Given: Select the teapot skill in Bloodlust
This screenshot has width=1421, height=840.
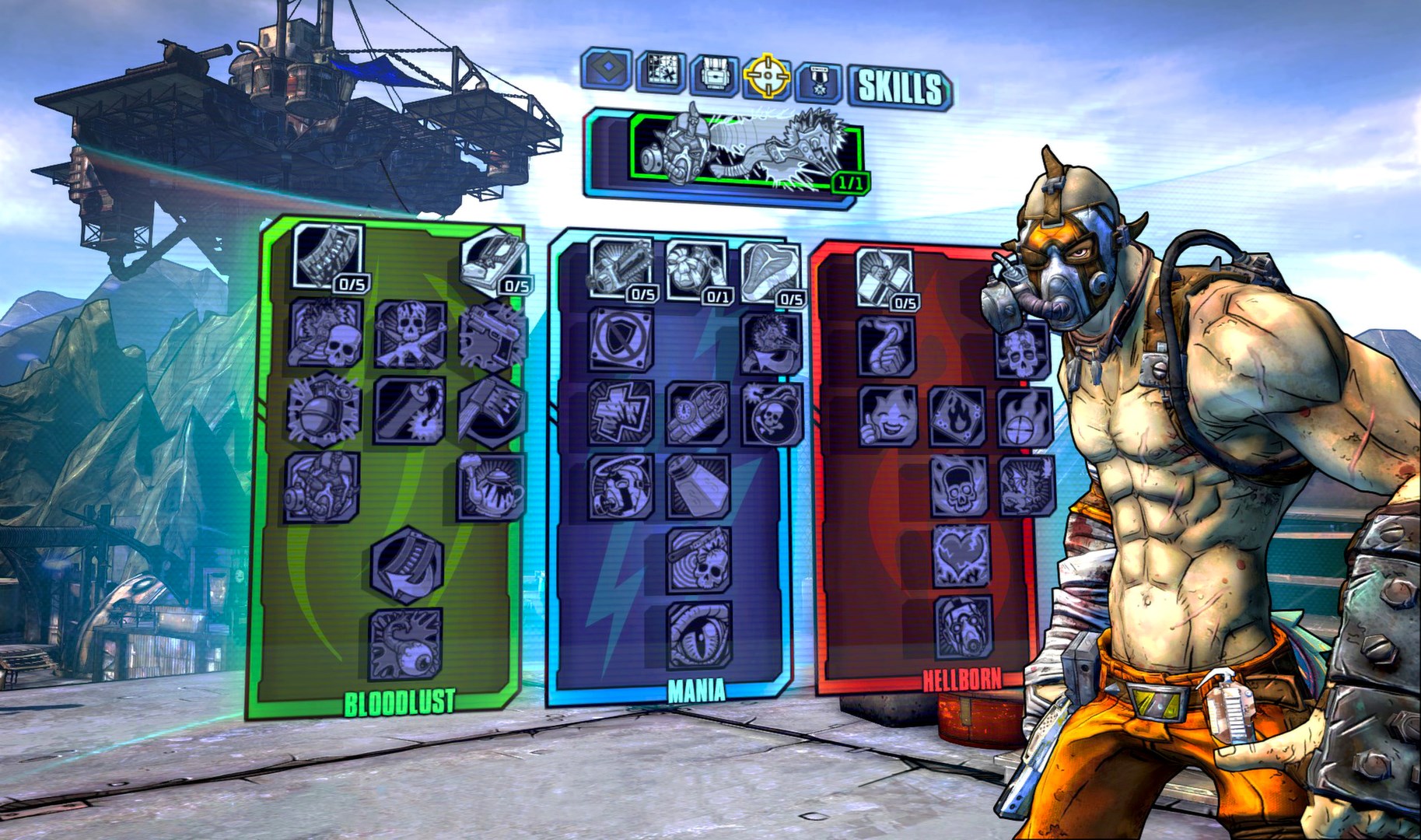Looking at the screenshot, I should [x=490, y=487].
